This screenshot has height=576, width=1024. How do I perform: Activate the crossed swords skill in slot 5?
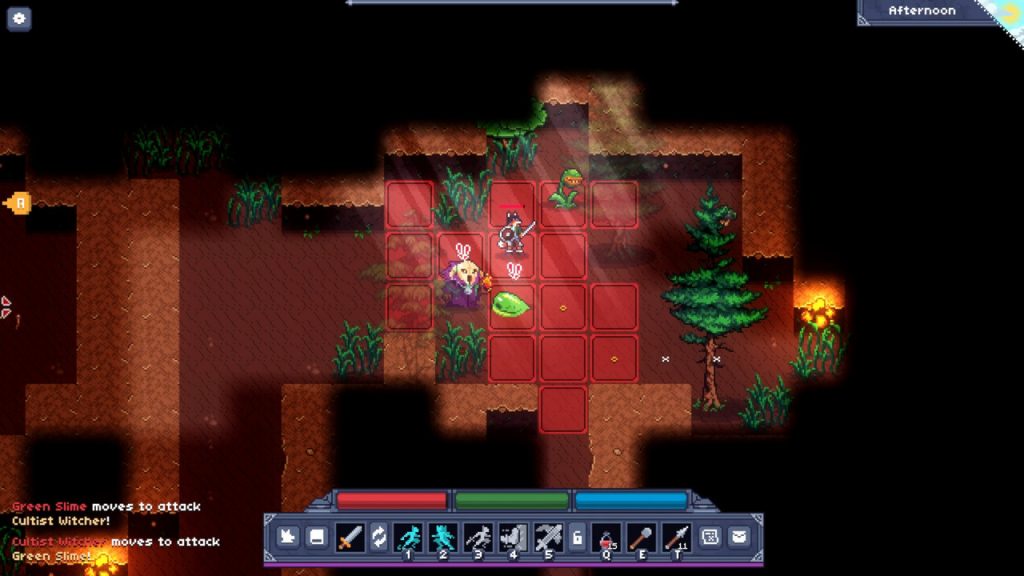[548, 537]
